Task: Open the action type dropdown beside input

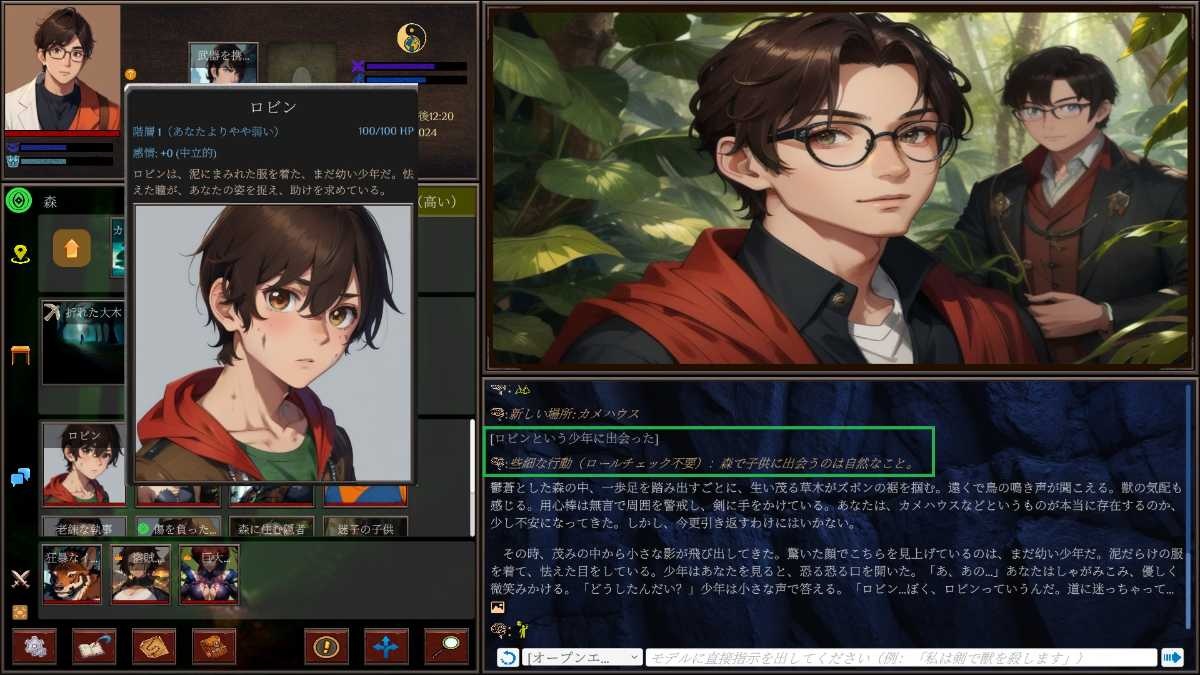Action: (x=583, y=658)
